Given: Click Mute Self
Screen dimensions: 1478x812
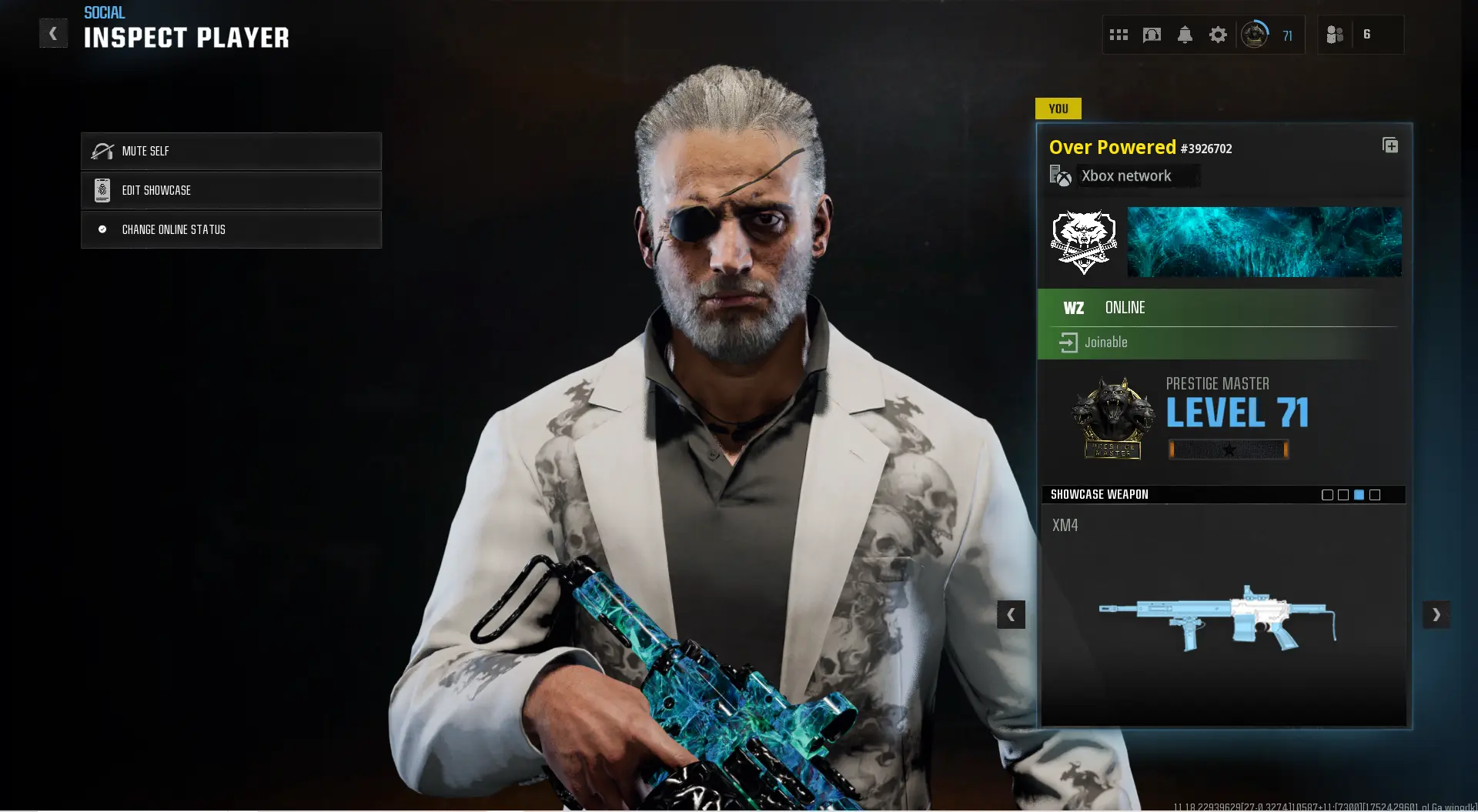Looking at the screenshot, I should (231, 151).
